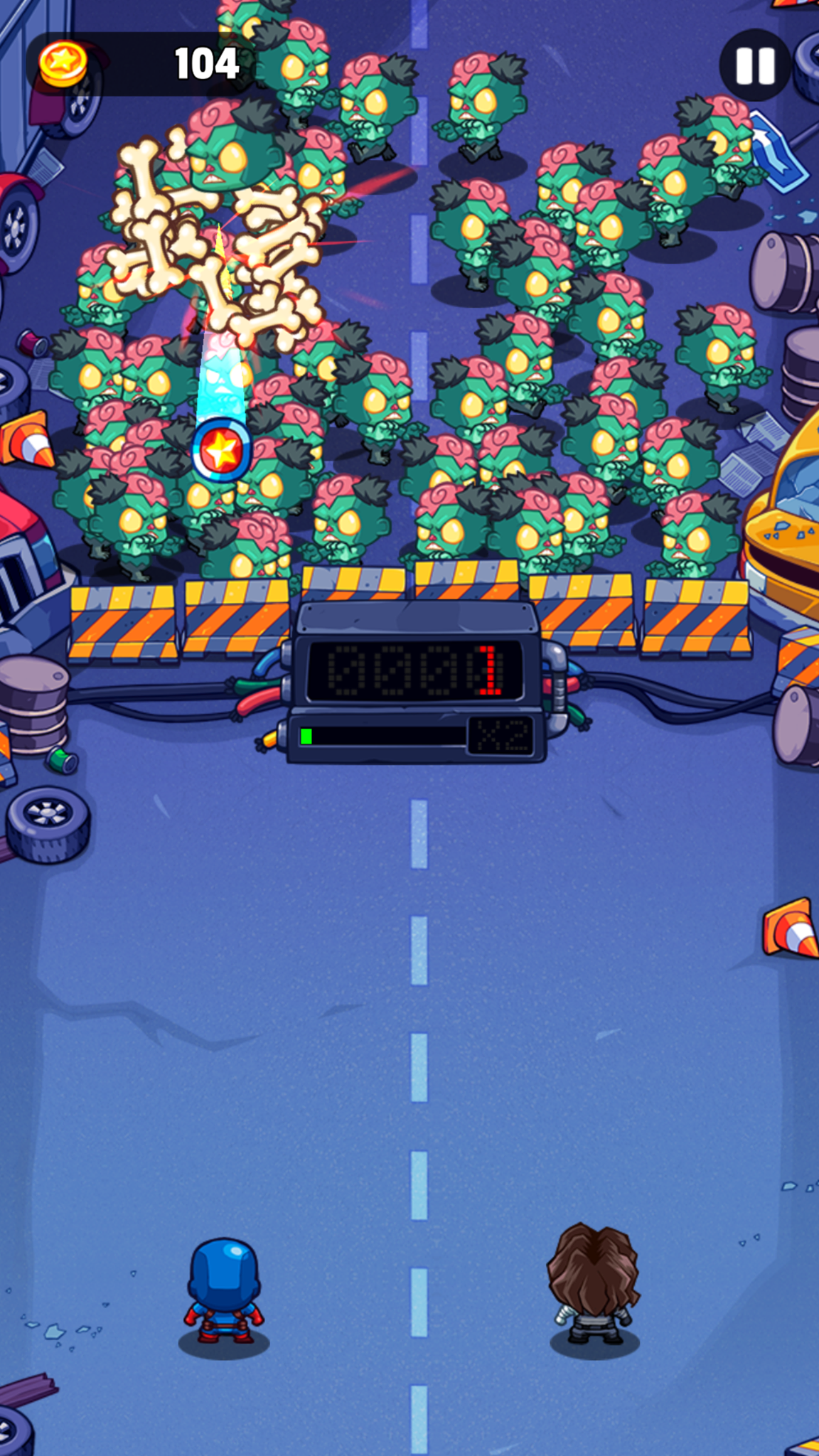Pause the game with the pause button
The height and width of the screenshot is (1456, 819).
754,65
